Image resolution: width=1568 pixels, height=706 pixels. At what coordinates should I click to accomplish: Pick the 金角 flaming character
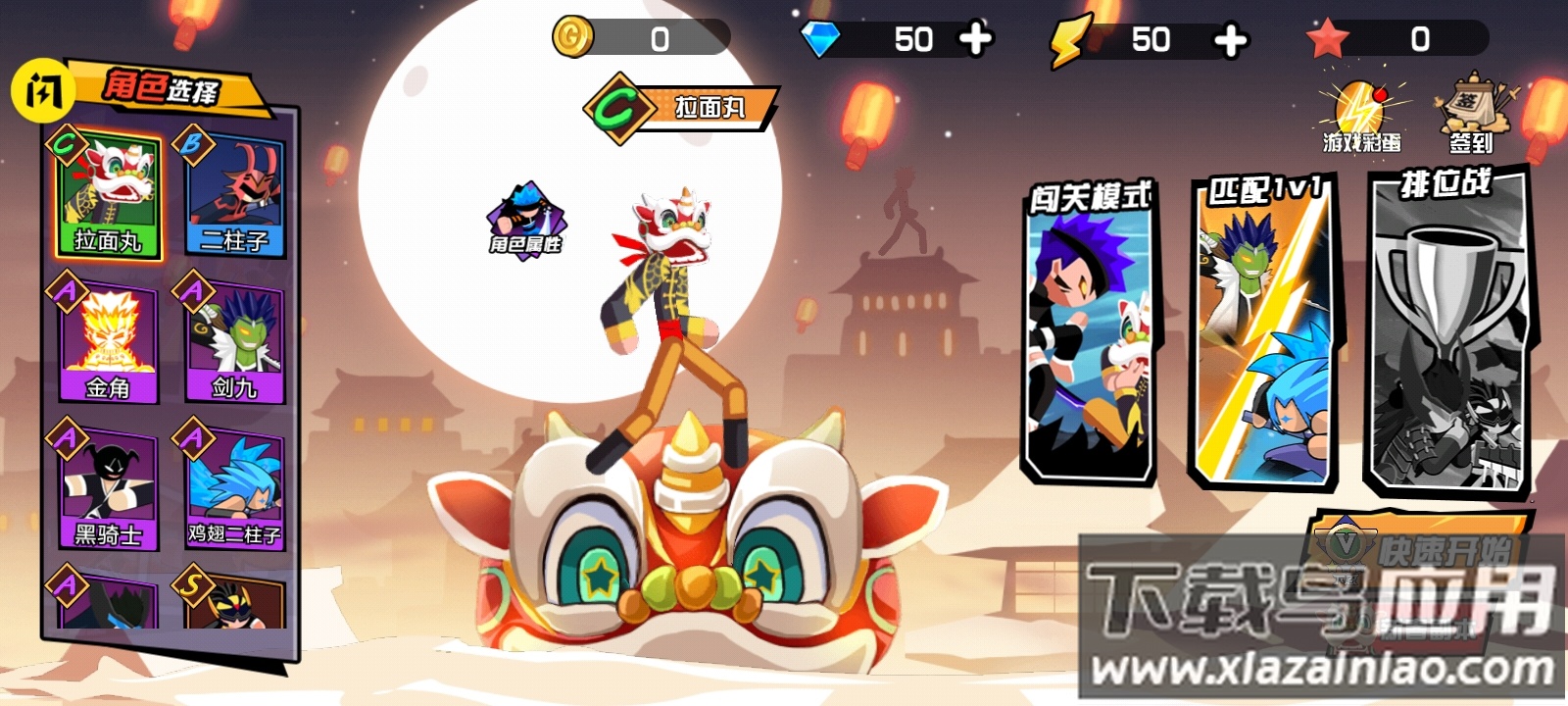click(107, 342)
